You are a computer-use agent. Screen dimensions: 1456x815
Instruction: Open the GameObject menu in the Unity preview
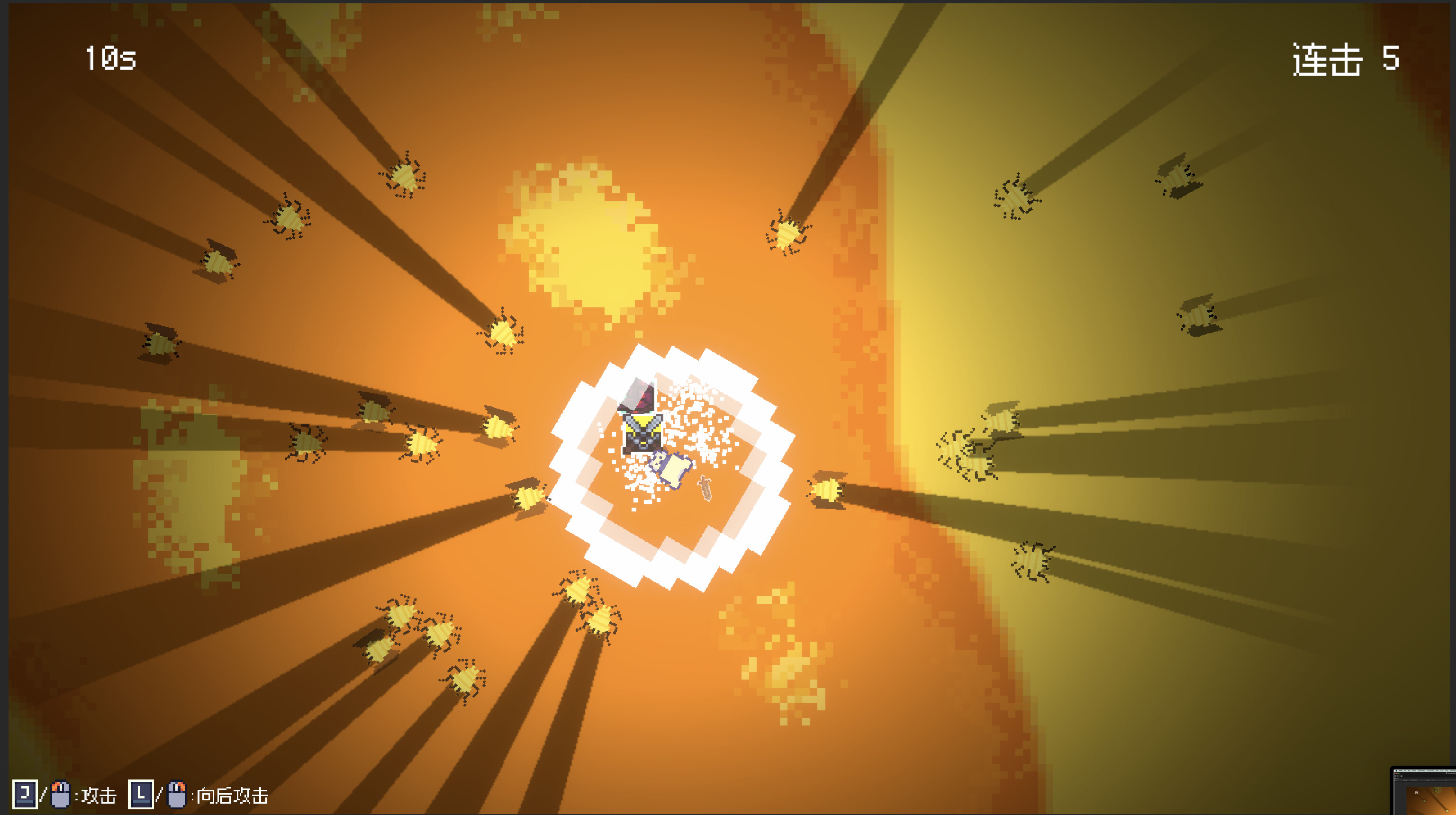point(1421,771)
